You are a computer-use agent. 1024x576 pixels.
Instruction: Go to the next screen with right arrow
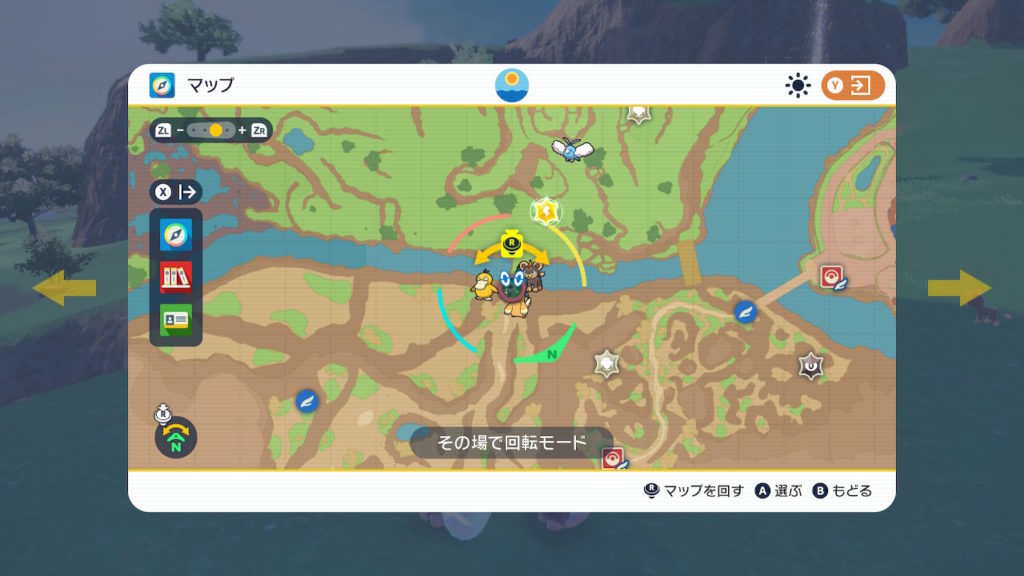click(958, 288)
